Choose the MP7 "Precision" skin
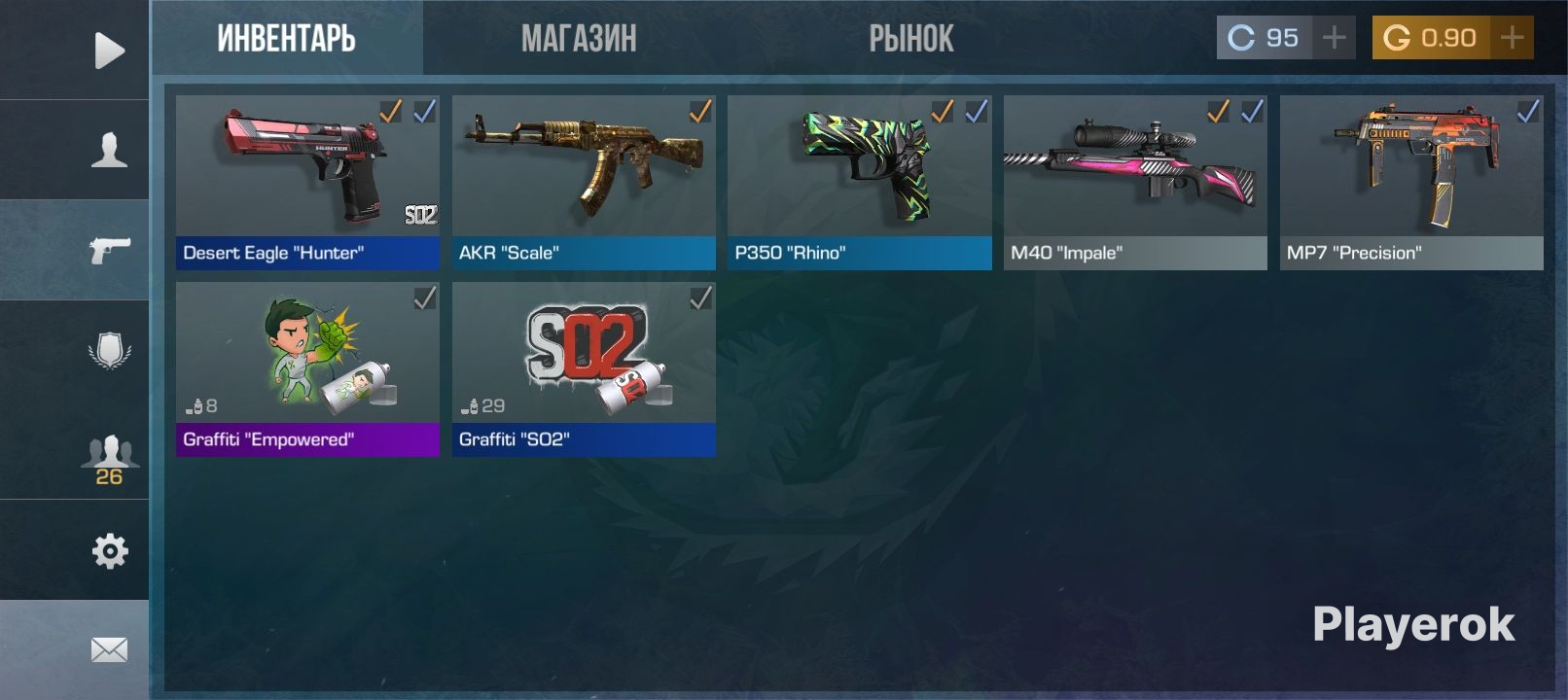 pyautogui.click(x=1411, y=183)
